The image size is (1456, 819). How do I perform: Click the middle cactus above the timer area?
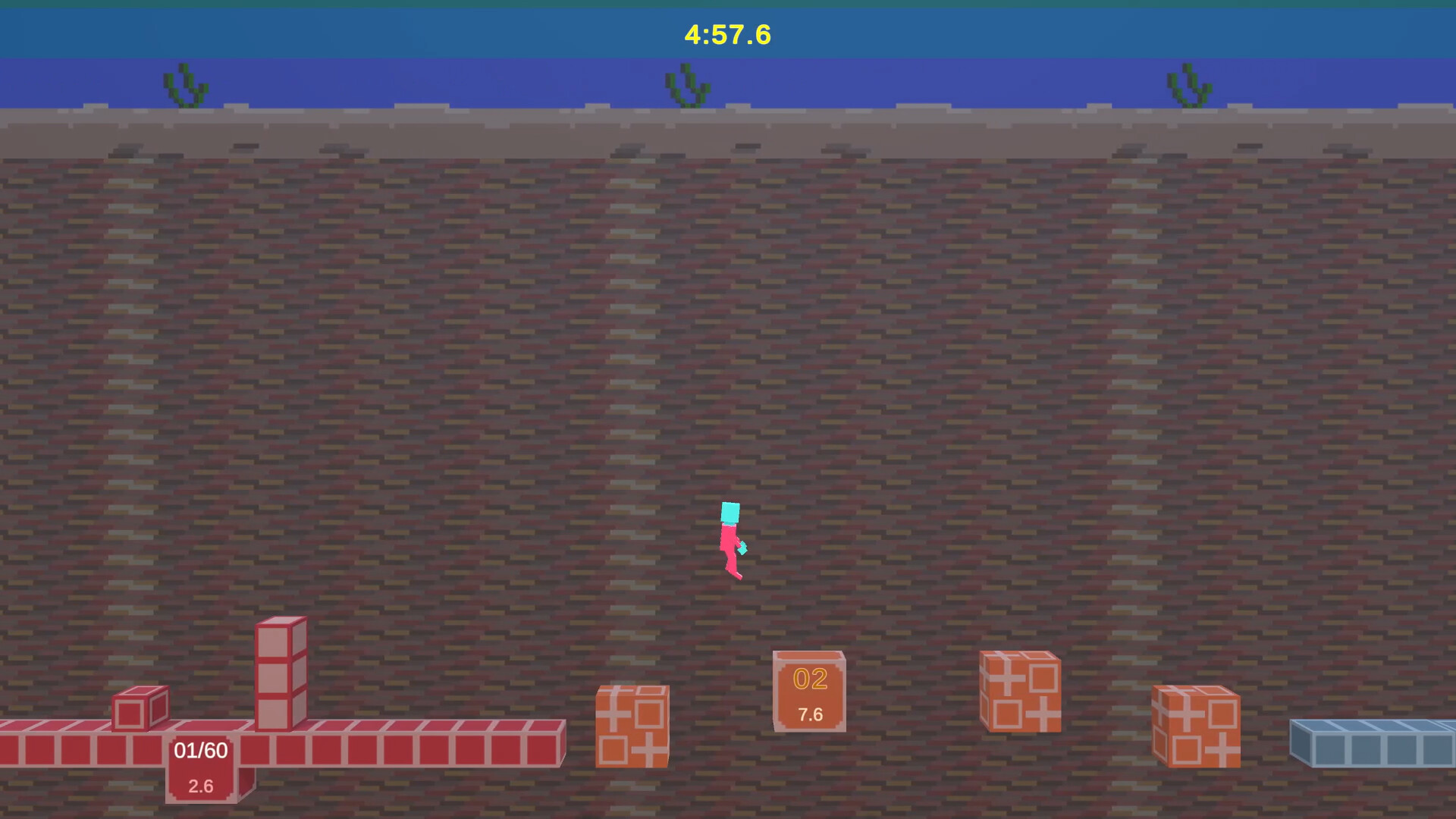click(x=686, y=83)
